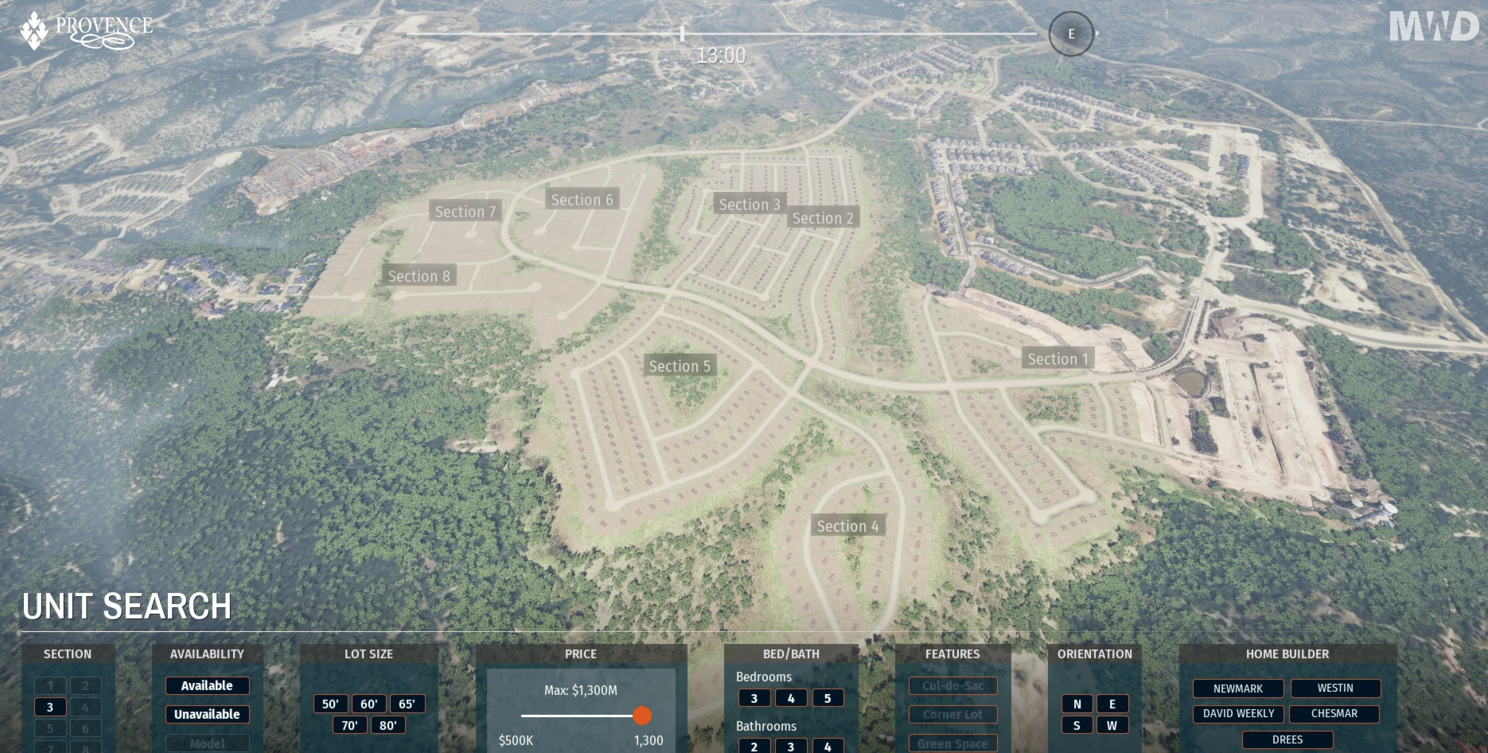Filter for 5 bedrooms
The width and height of the screenshot is (1488, 753).
(827, 698)
